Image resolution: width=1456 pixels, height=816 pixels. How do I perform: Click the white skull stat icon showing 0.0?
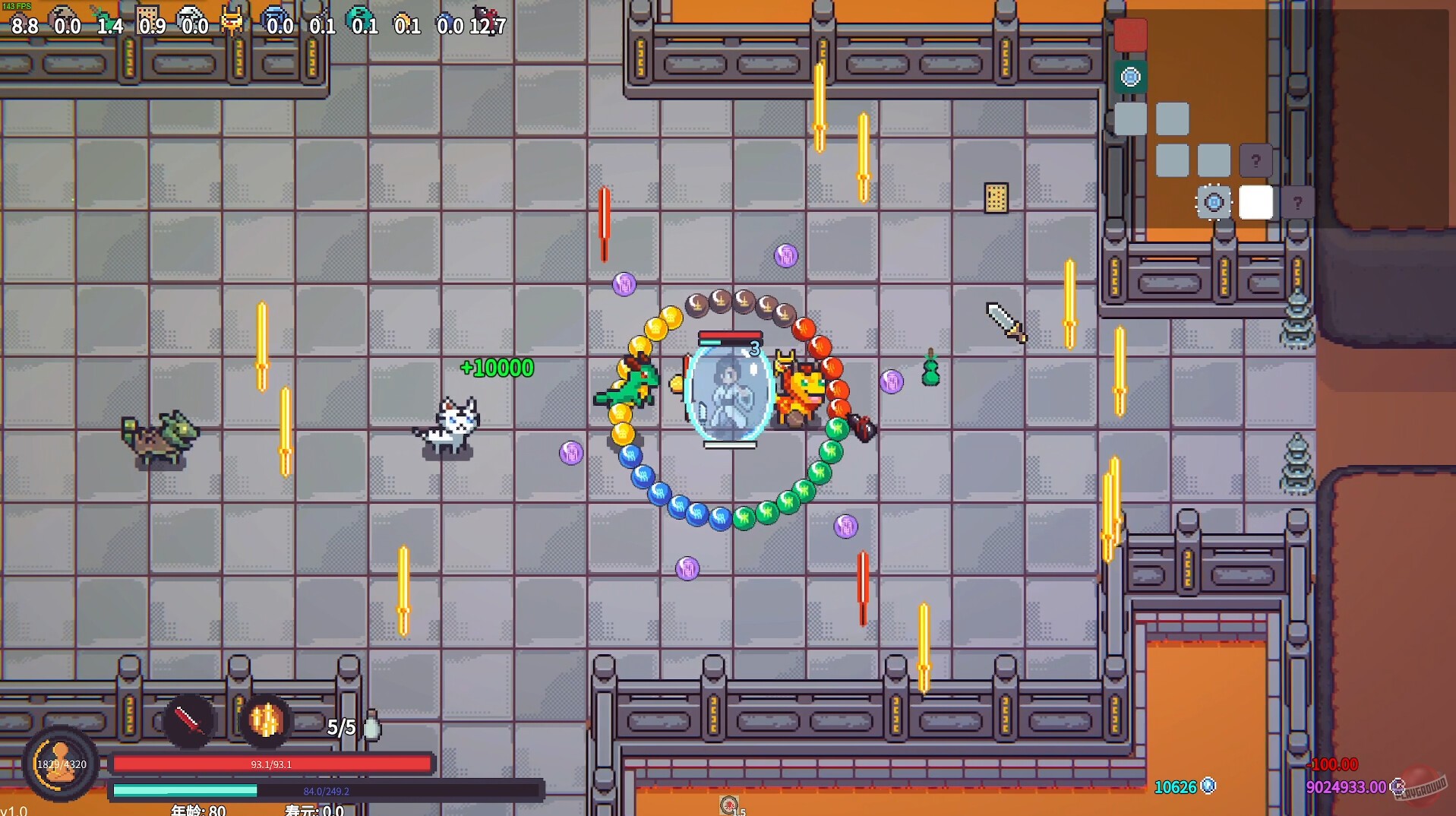tap(191, 14)
